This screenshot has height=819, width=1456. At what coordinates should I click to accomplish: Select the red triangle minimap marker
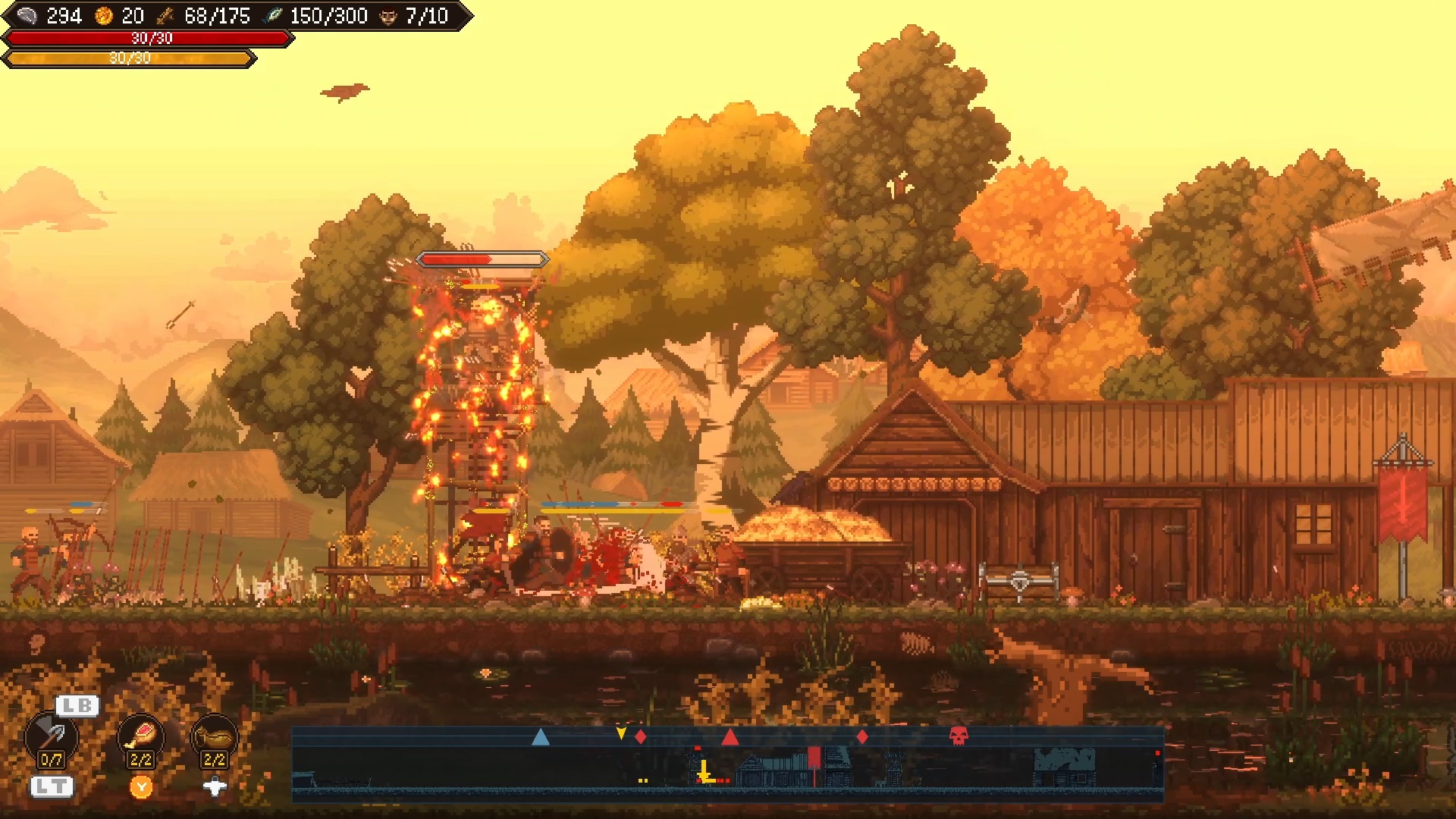coord(730,736)
